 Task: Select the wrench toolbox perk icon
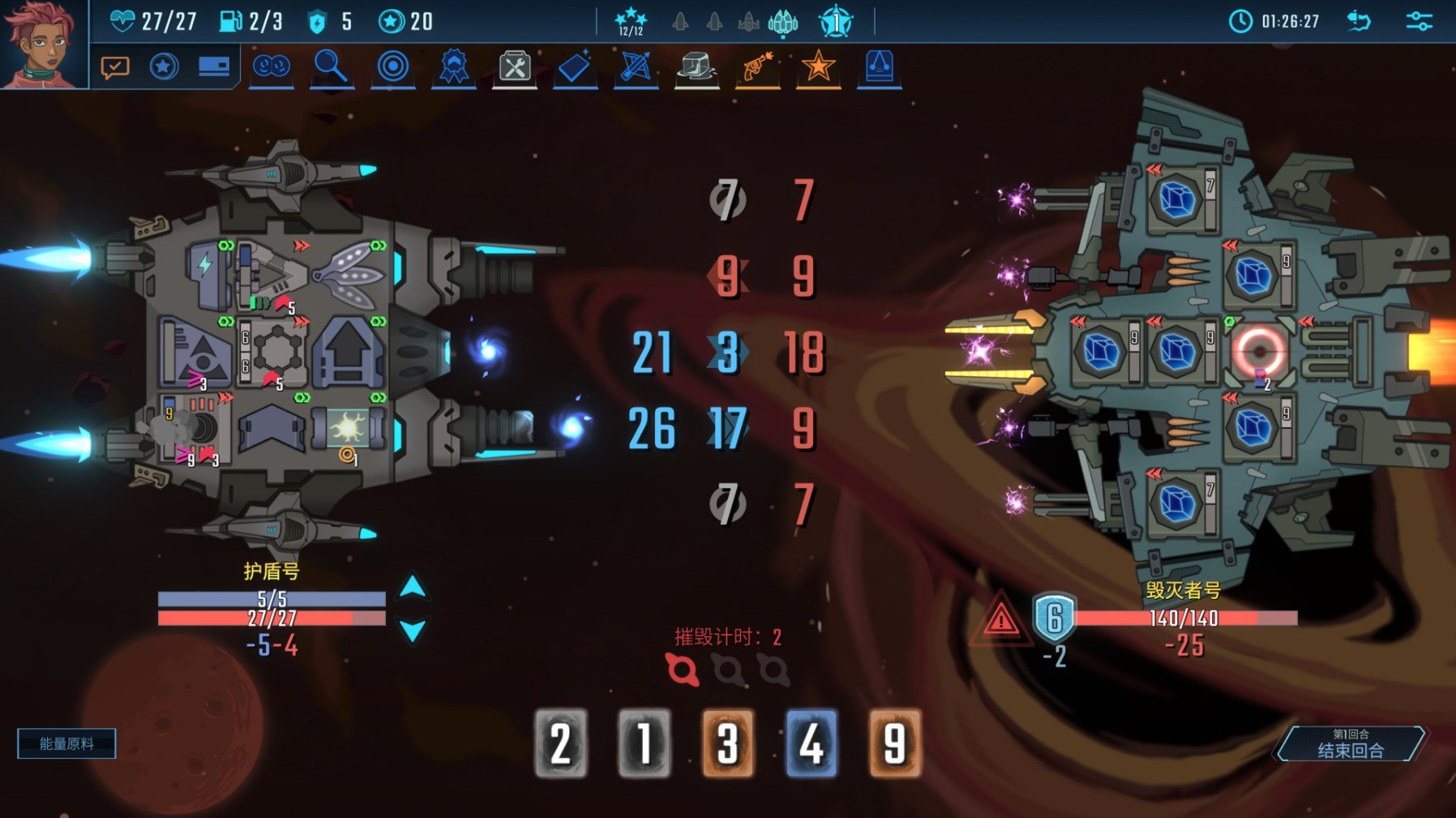click(x=515, y=66)
